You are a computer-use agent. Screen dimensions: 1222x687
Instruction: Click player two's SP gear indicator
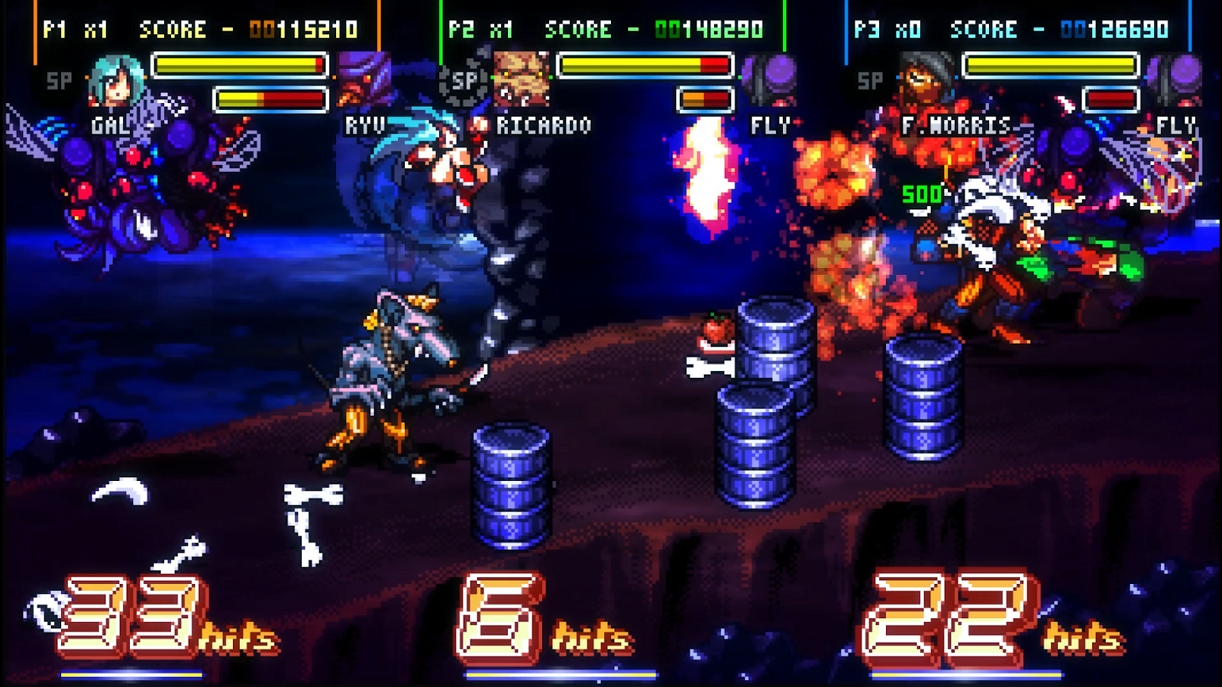(464, 82)
